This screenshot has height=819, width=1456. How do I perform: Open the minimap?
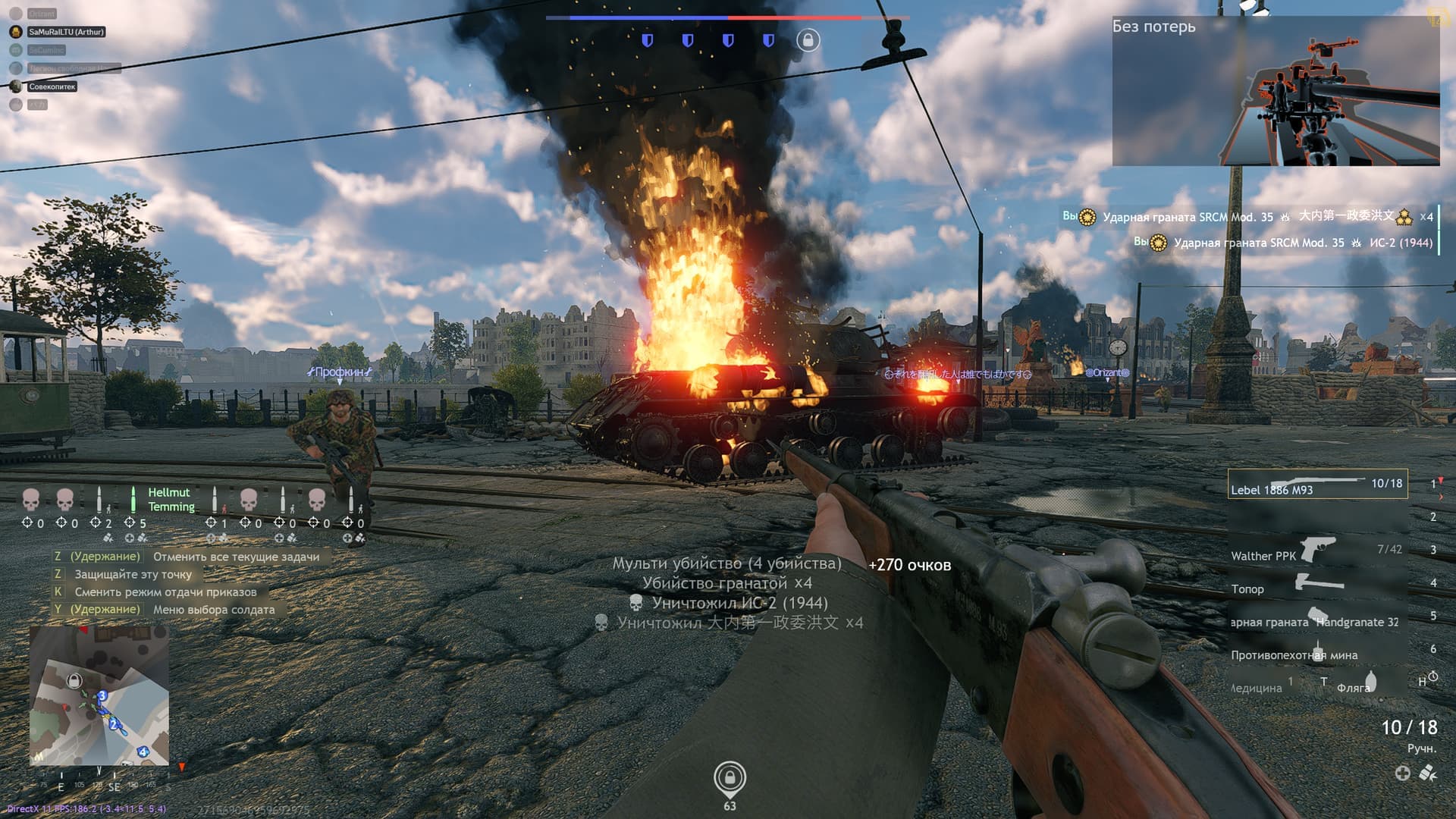point(99,695)
